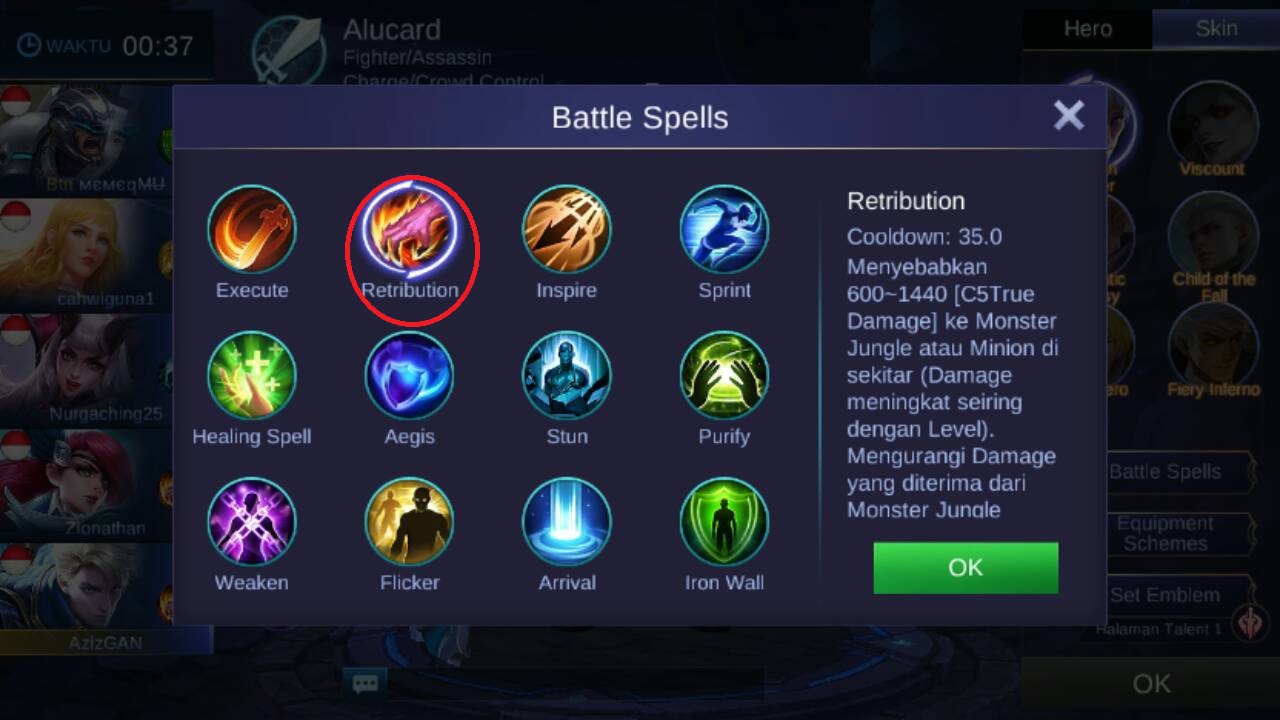This screenshot has width=1280, height=720.
Task: Select the Viscount skin thumbnail
Action: [1212, 125]
